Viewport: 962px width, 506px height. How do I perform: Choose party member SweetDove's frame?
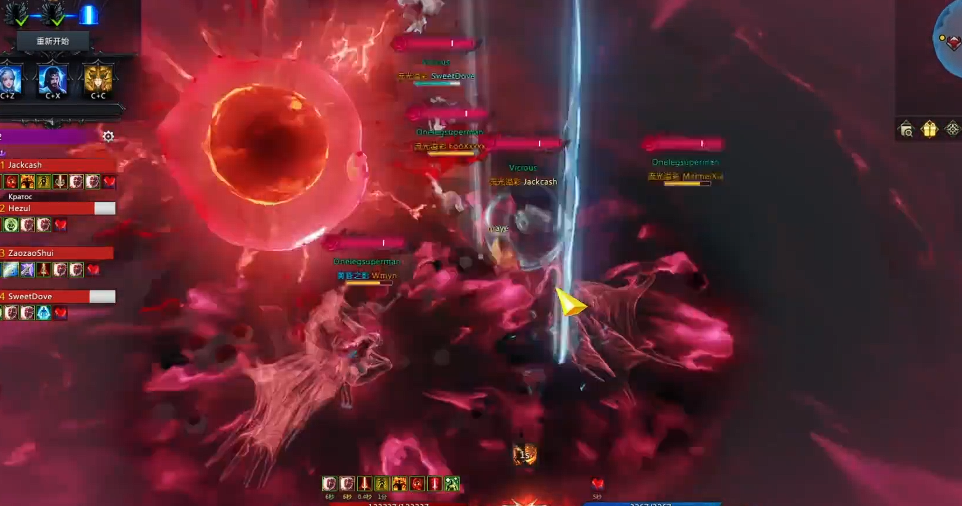[58, 296]
